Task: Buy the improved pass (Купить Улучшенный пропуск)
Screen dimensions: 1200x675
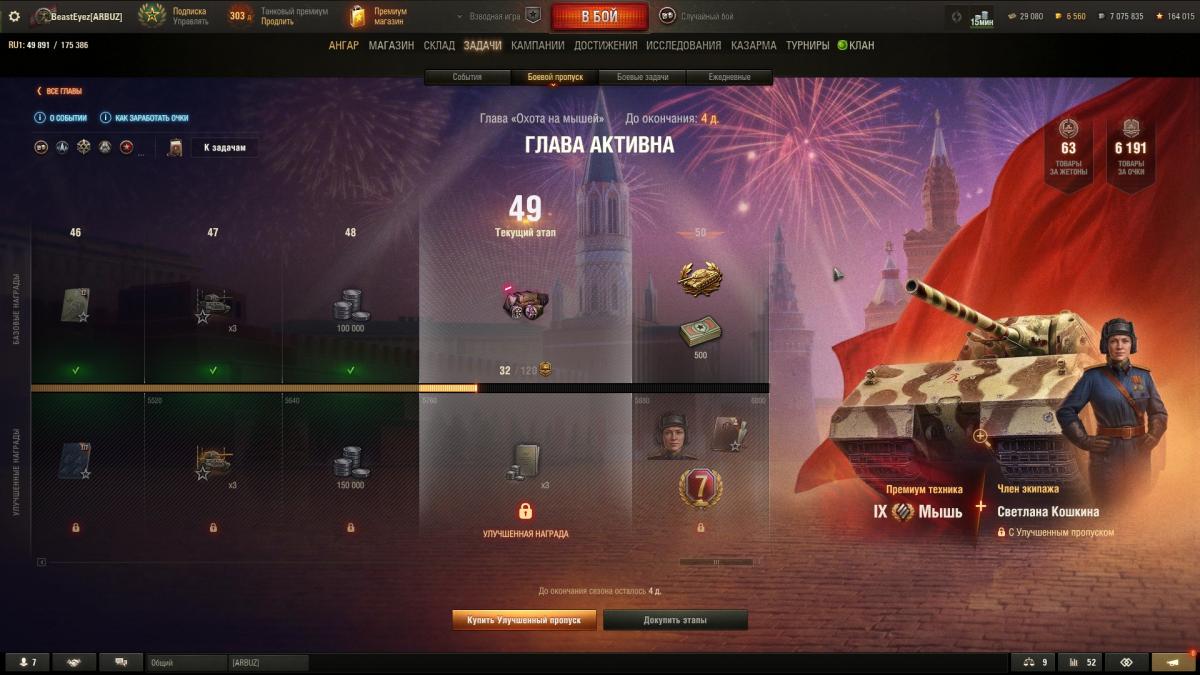Action: click(524, 620)
